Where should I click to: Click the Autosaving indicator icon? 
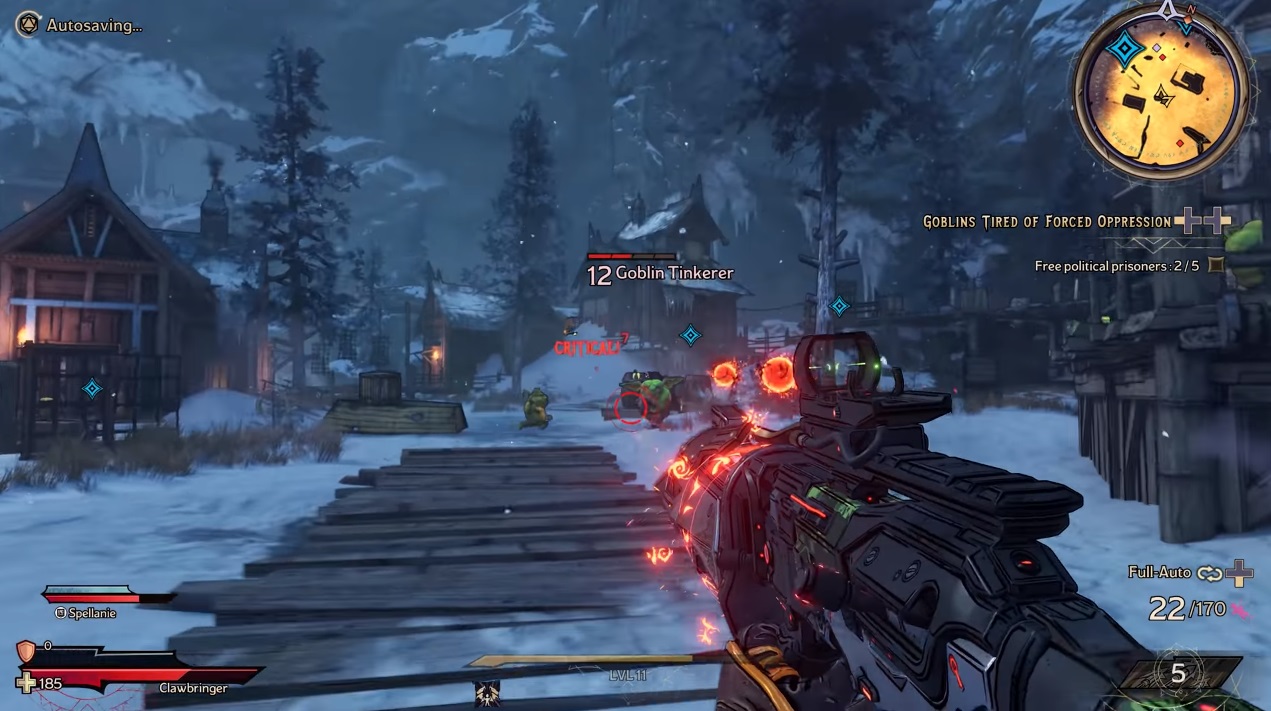28,24
